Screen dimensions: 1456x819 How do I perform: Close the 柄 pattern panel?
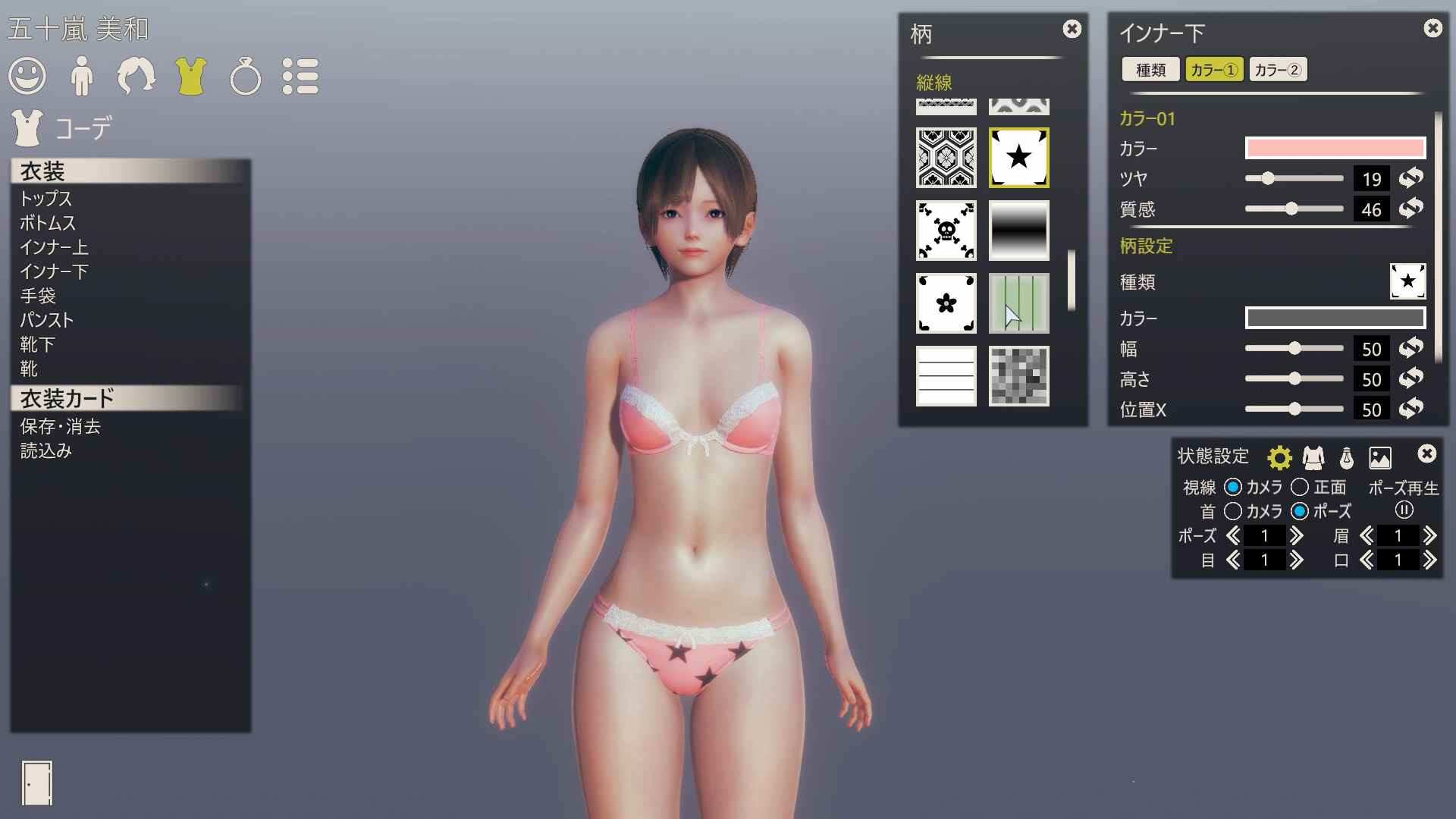(x=1072, y=29)
